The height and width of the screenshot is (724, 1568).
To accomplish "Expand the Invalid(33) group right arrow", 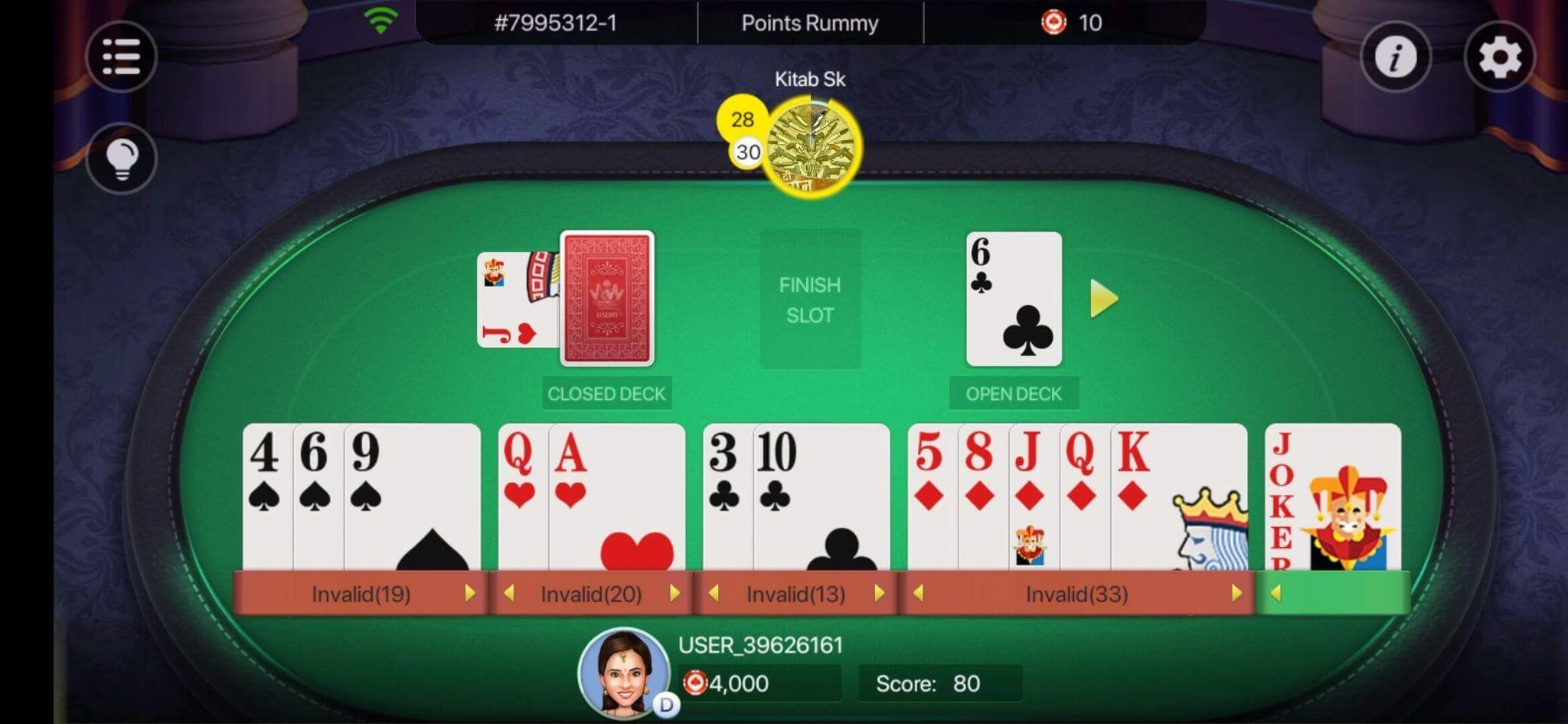I will 1237,592.
